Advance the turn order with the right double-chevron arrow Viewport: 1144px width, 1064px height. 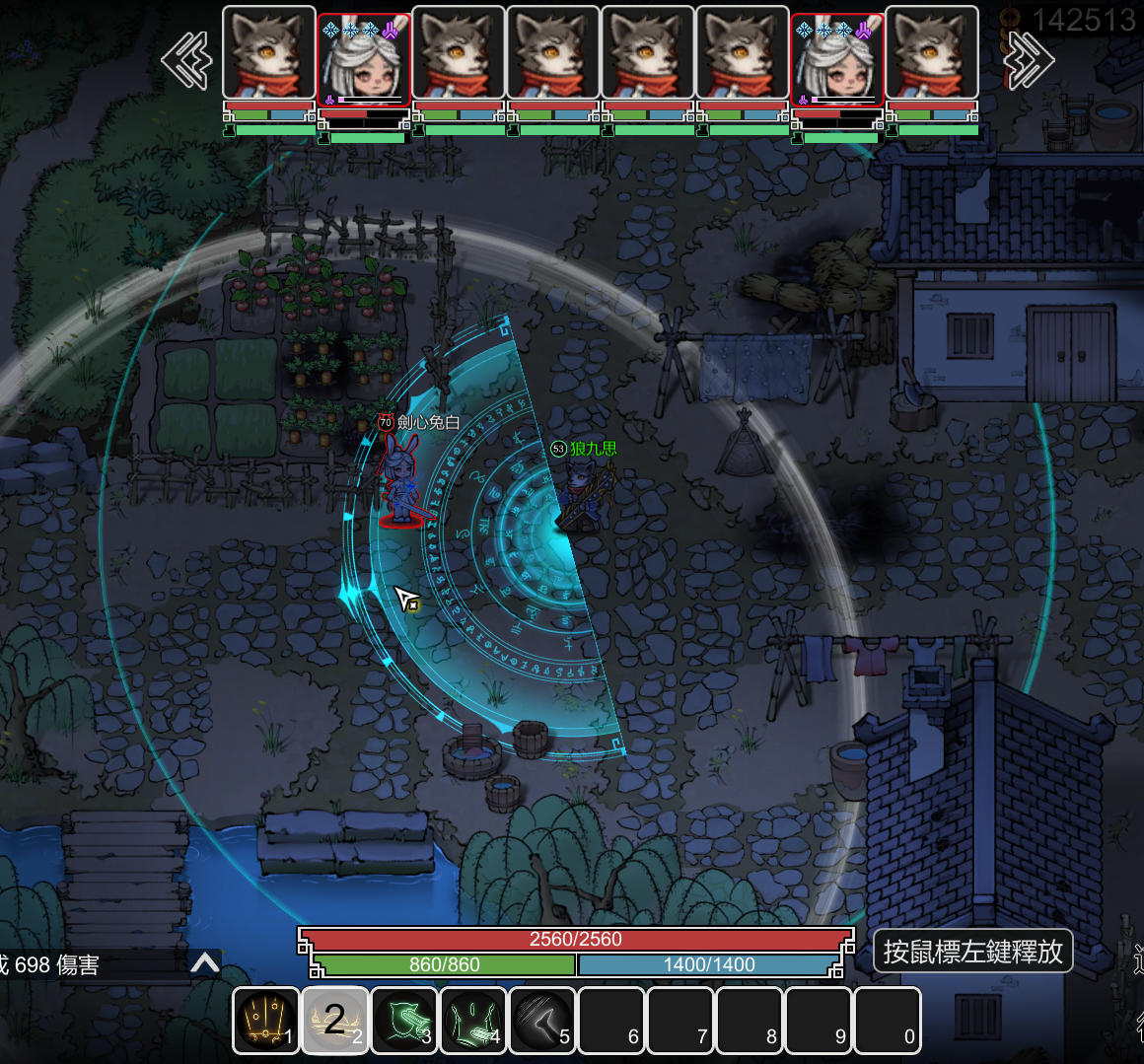point(1029,60)
